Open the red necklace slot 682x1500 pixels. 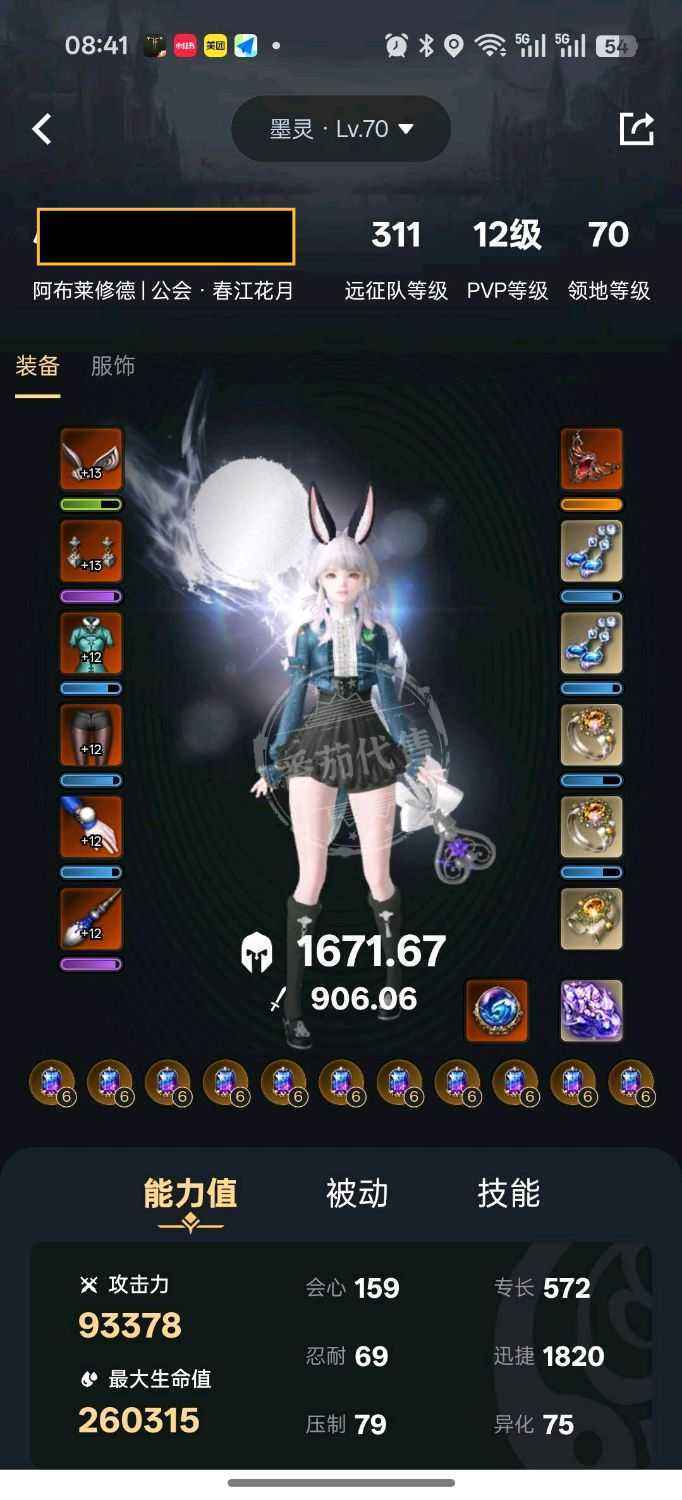[591, 459]
